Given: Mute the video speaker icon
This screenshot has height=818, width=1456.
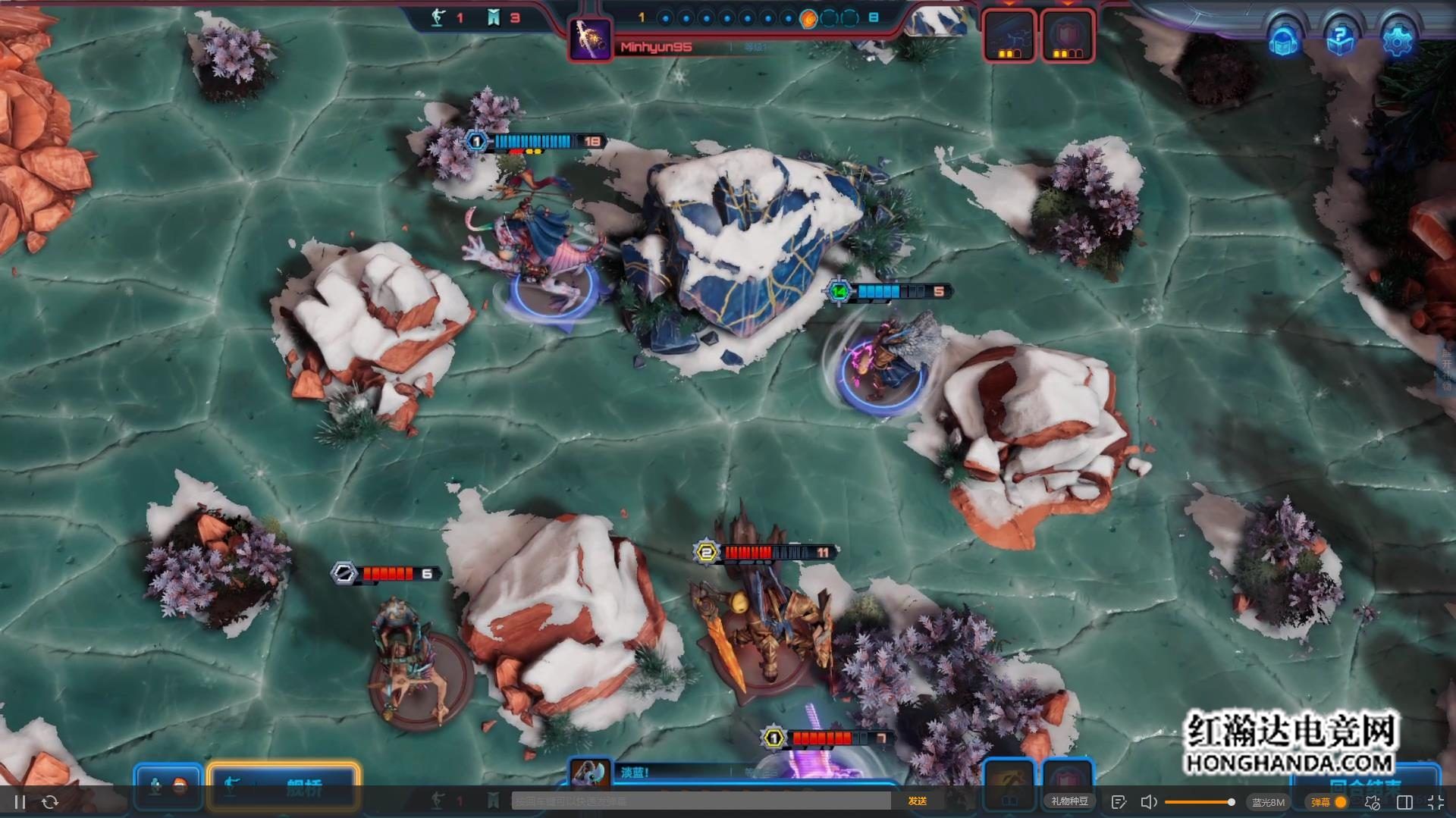Looking at the screenshot, I should (x=1149, y=802).
